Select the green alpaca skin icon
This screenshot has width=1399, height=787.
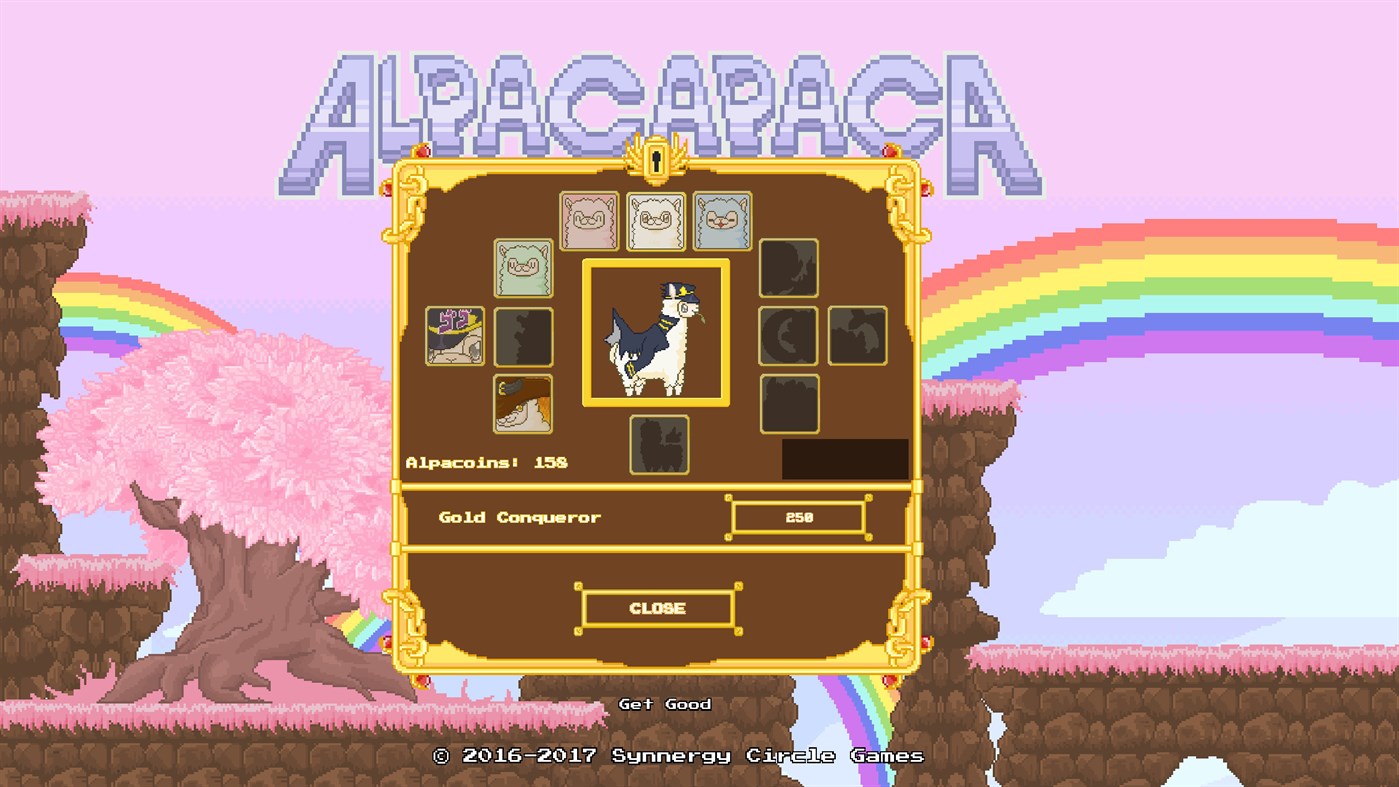tap(522, 268)
